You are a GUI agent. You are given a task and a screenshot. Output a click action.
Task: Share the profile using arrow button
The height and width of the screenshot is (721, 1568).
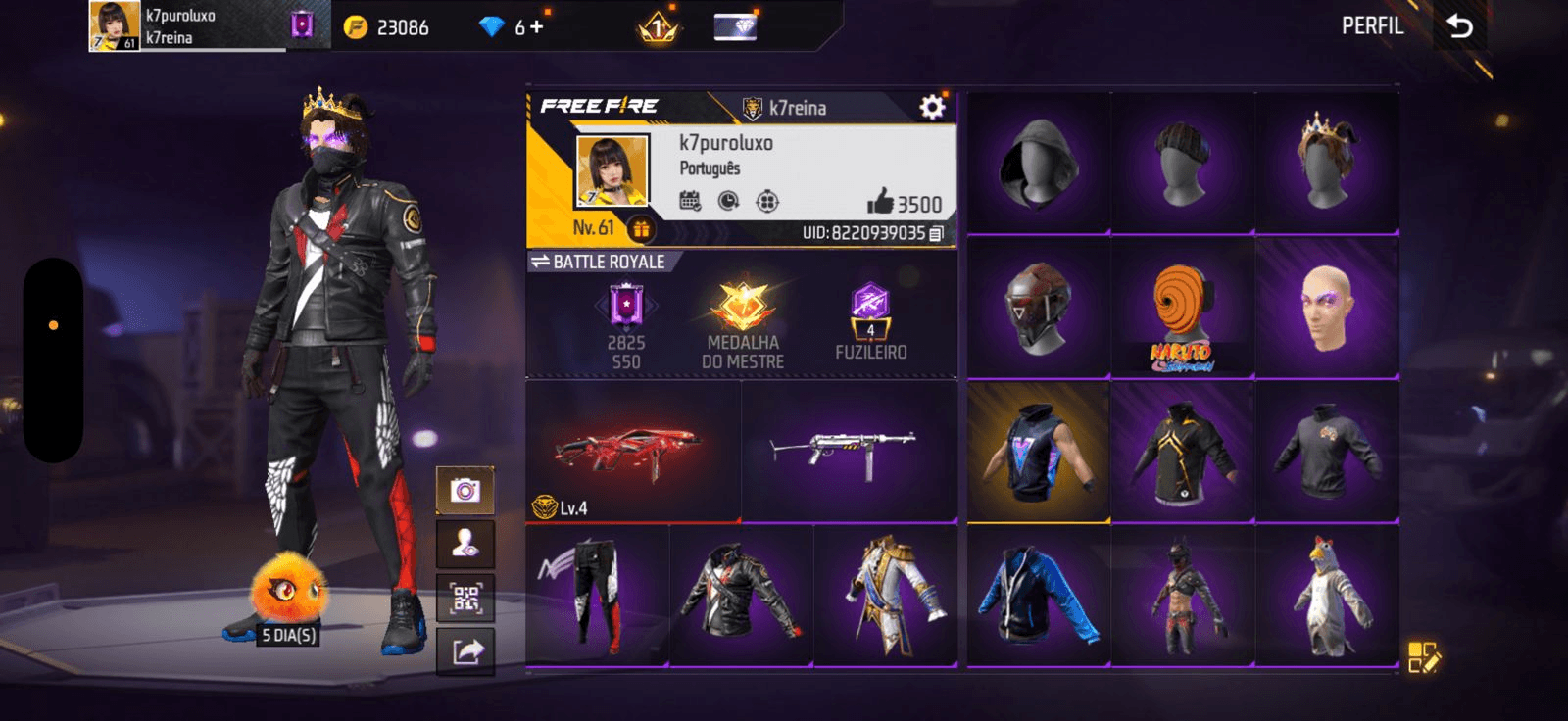pyautogui.click(x=465, y=651)
